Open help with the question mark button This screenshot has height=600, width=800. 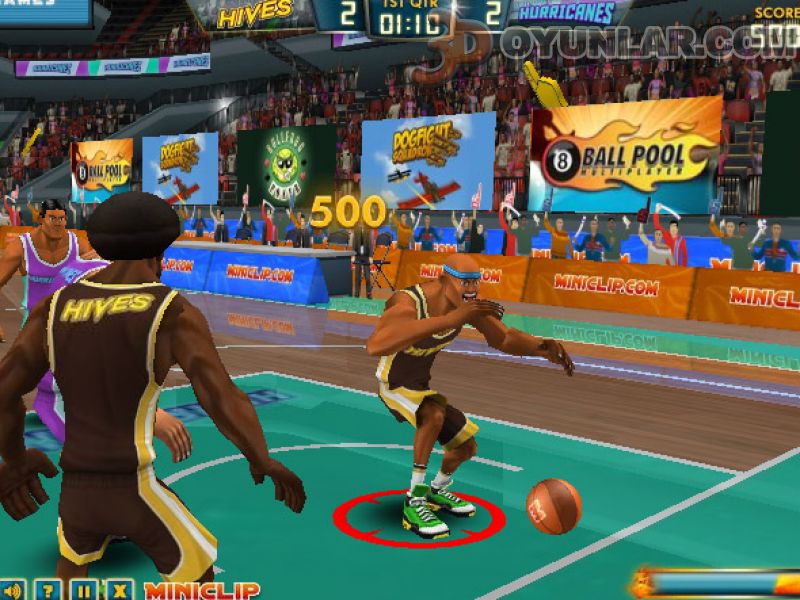tap(48, 590)
